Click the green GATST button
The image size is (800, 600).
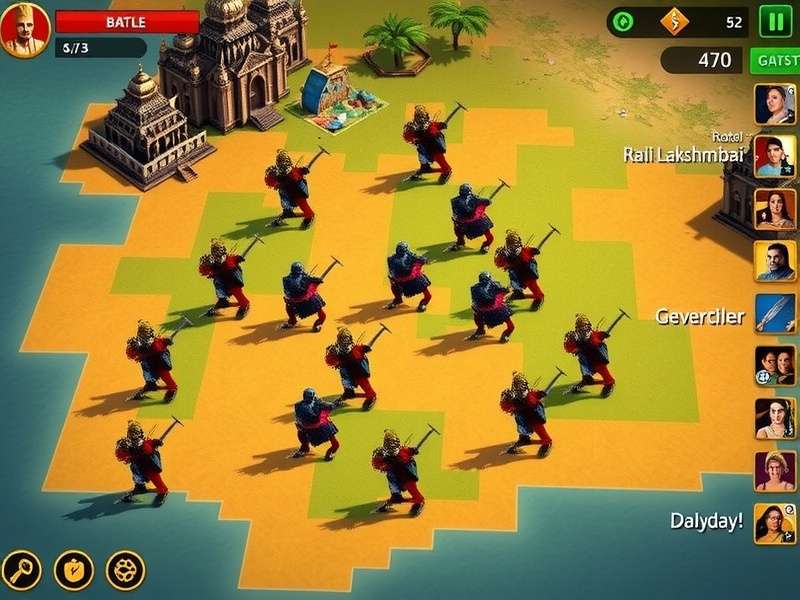775,60
